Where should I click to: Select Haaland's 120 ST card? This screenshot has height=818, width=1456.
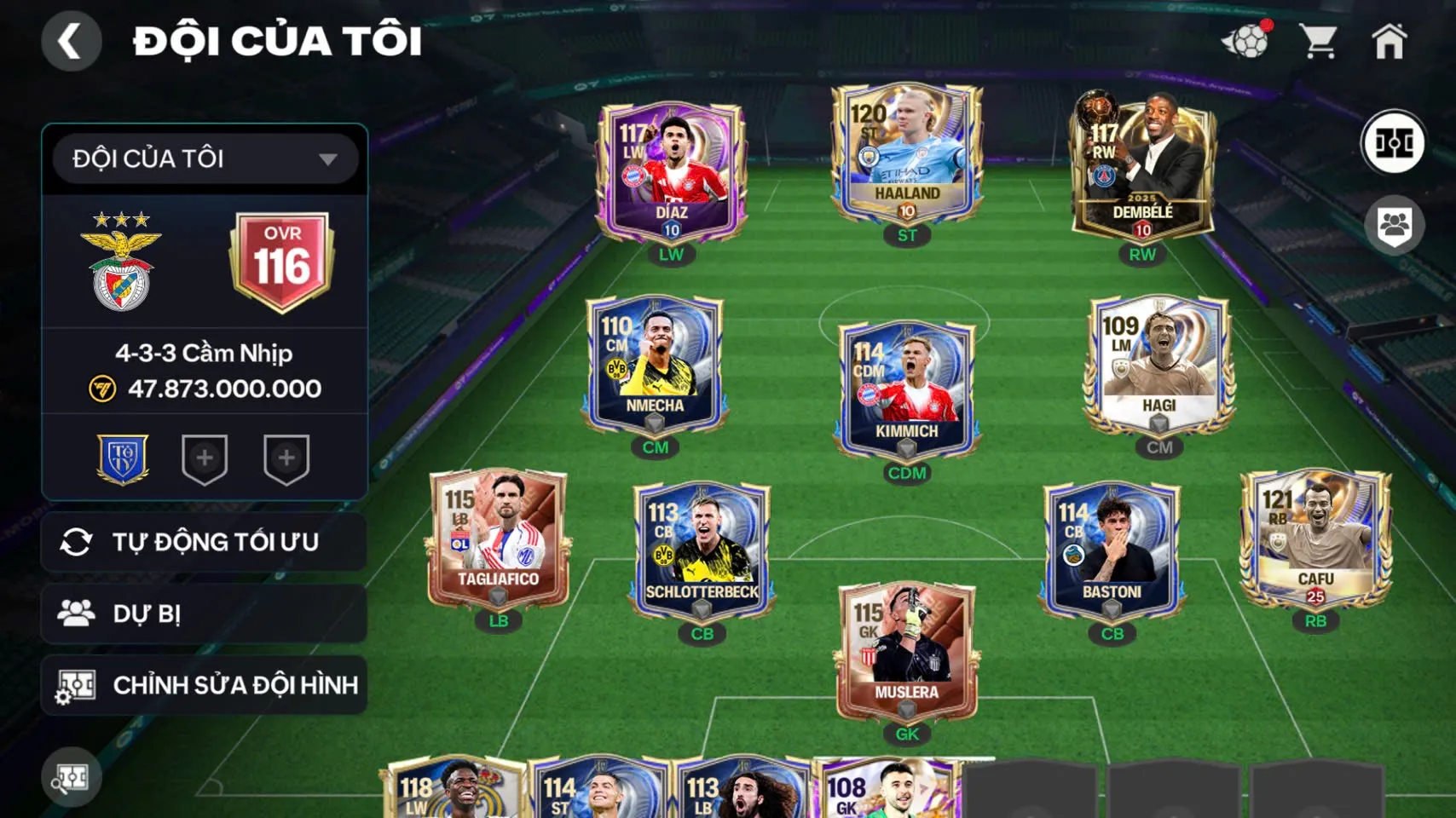(906, 153)
